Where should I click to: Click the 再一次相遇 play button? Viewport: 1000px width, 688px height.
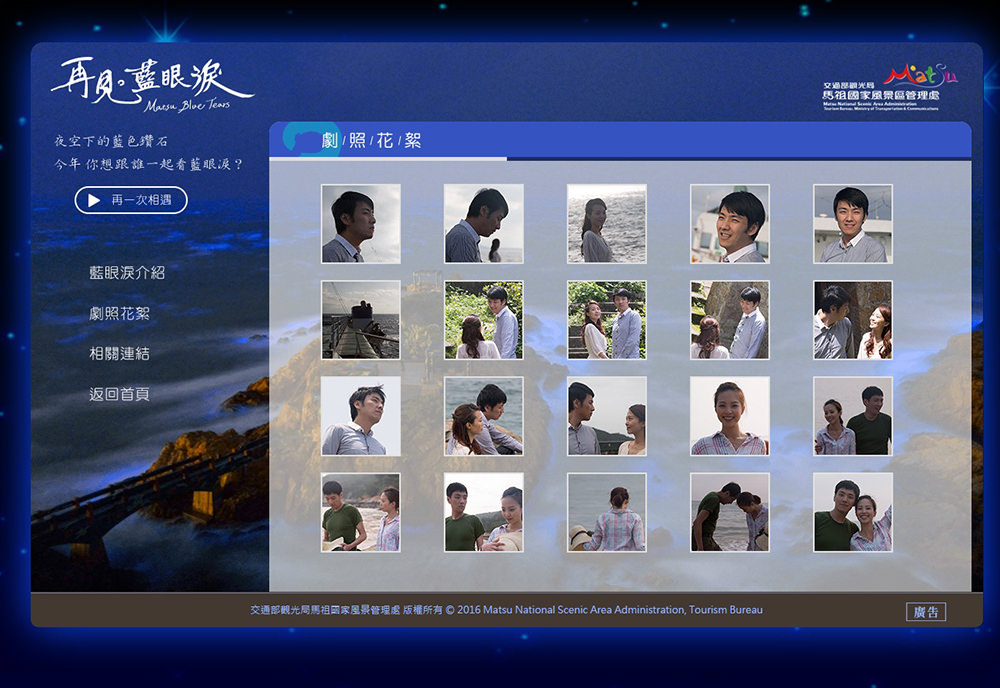coord(131,200)
